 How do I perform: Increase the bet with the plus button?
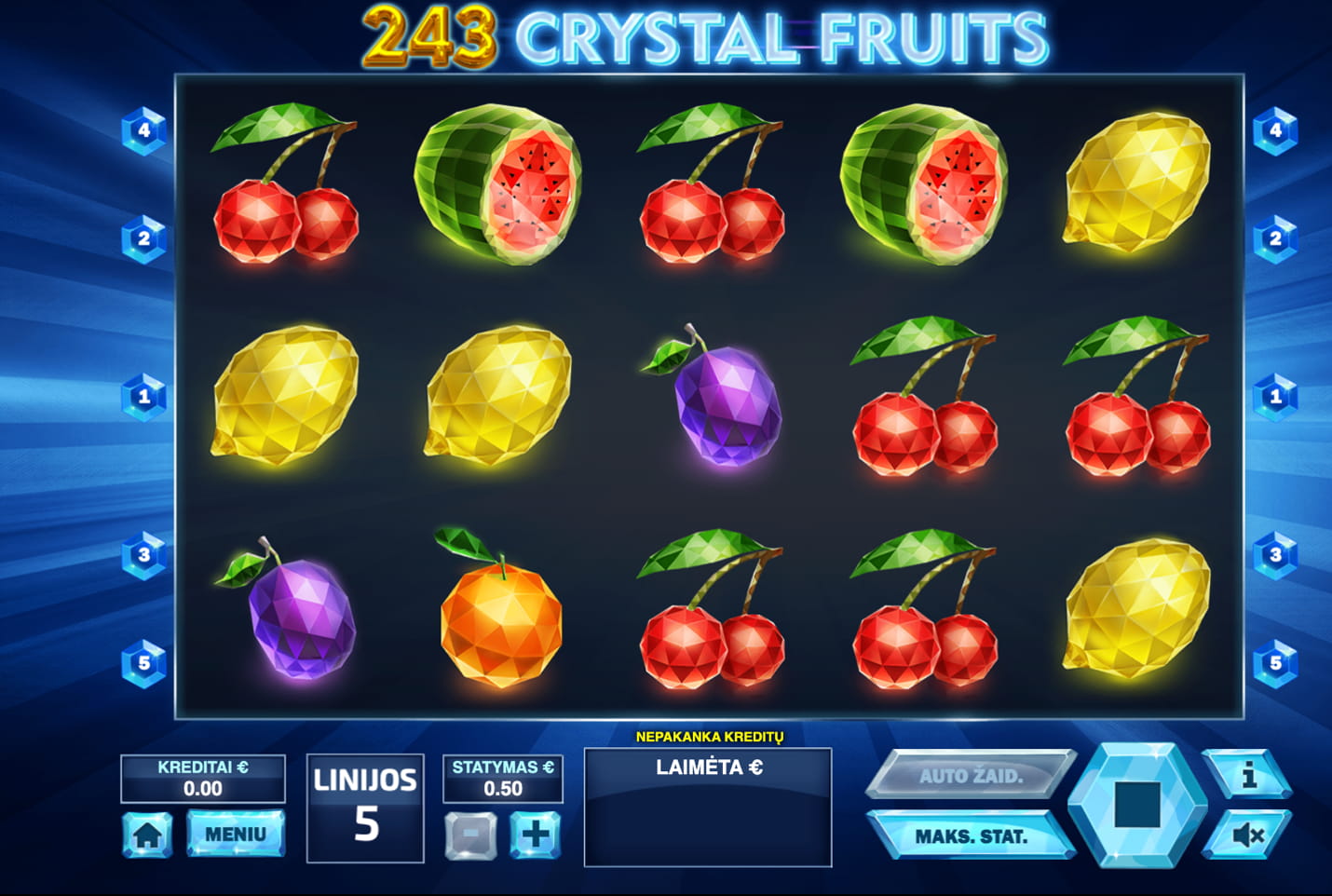[x=533, y=835]
